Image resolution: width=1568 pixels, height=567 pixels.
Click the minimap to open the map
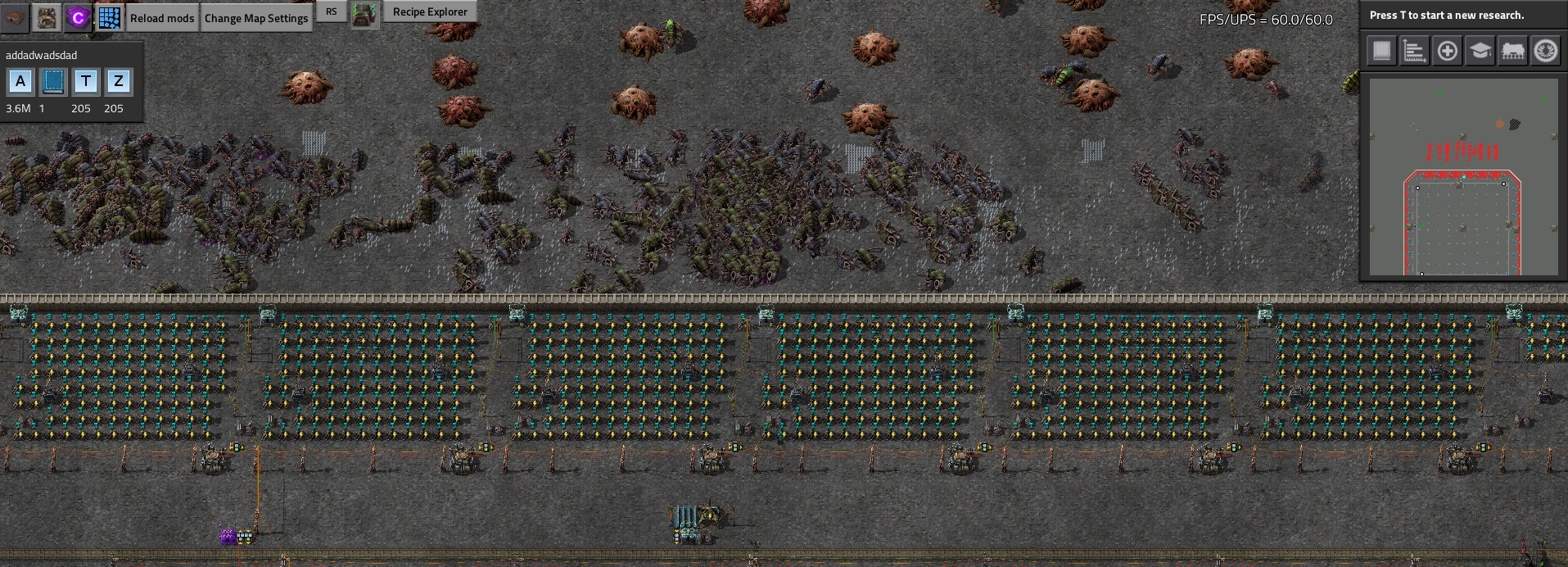(x=1463, y=176)
